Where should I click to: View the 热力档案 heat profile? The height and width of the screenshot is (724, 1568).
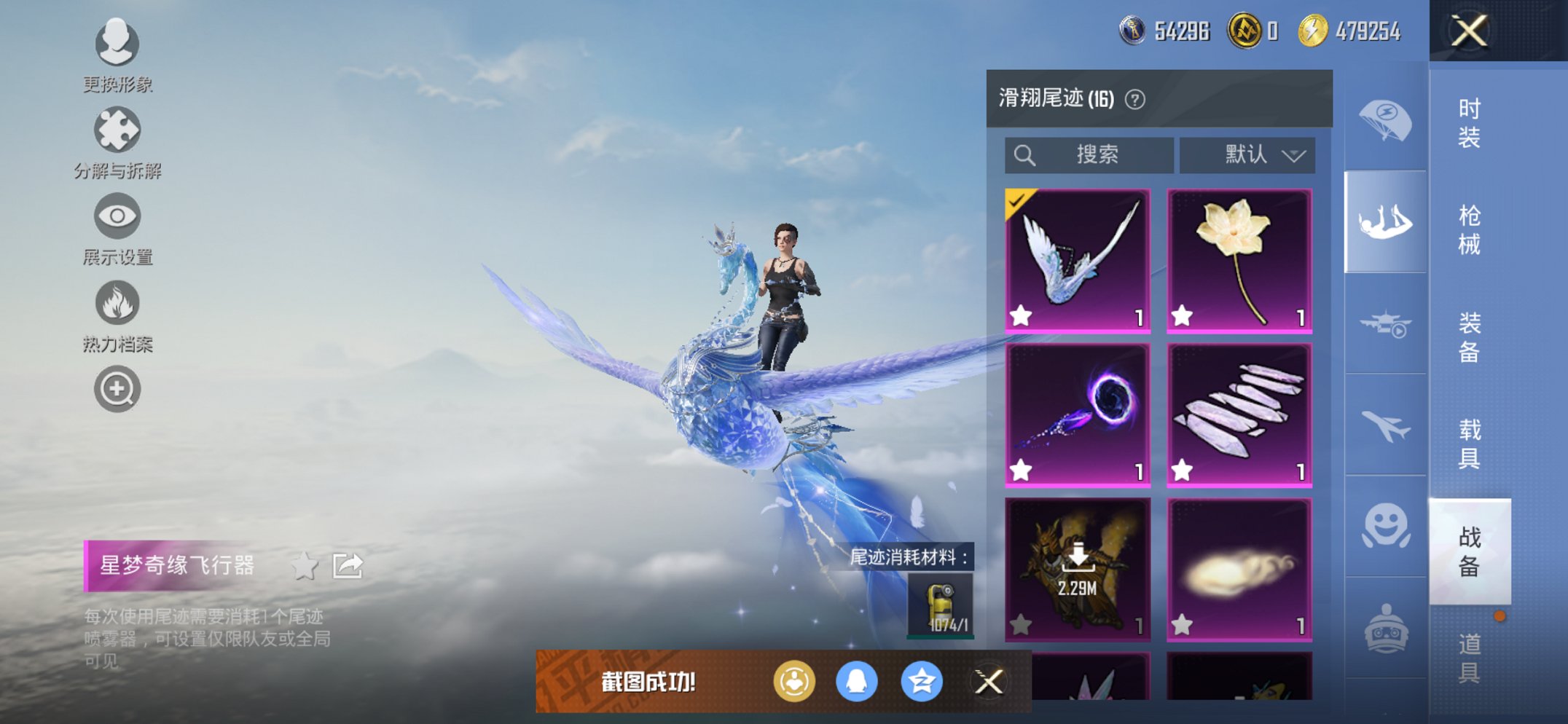click(x=117, y=304)
